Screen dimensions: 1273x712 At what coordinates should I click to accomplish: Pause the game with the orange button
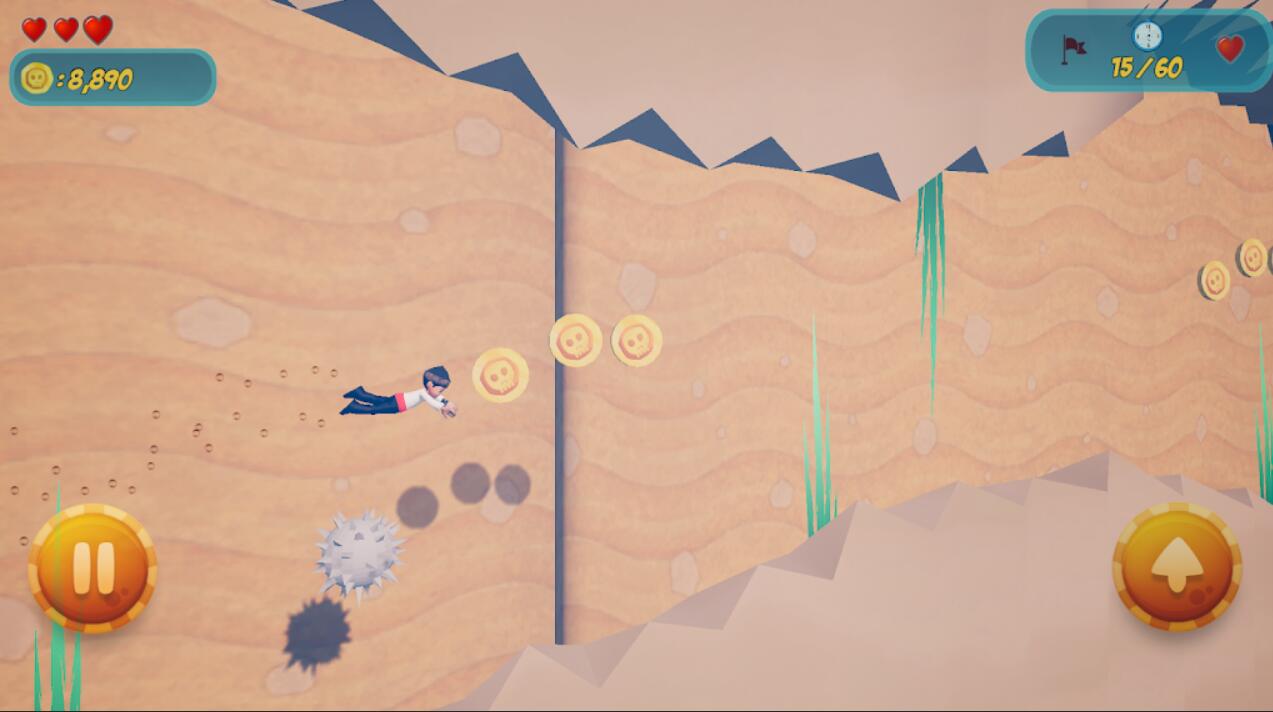(92, 567)
